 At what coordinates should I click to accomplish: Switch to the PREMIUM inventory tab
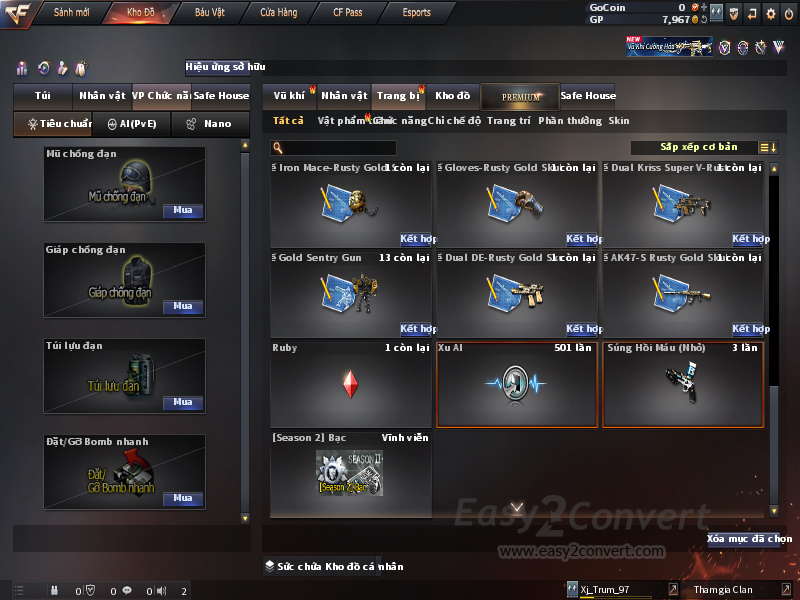pyautogui.click(x=521, y=96)
